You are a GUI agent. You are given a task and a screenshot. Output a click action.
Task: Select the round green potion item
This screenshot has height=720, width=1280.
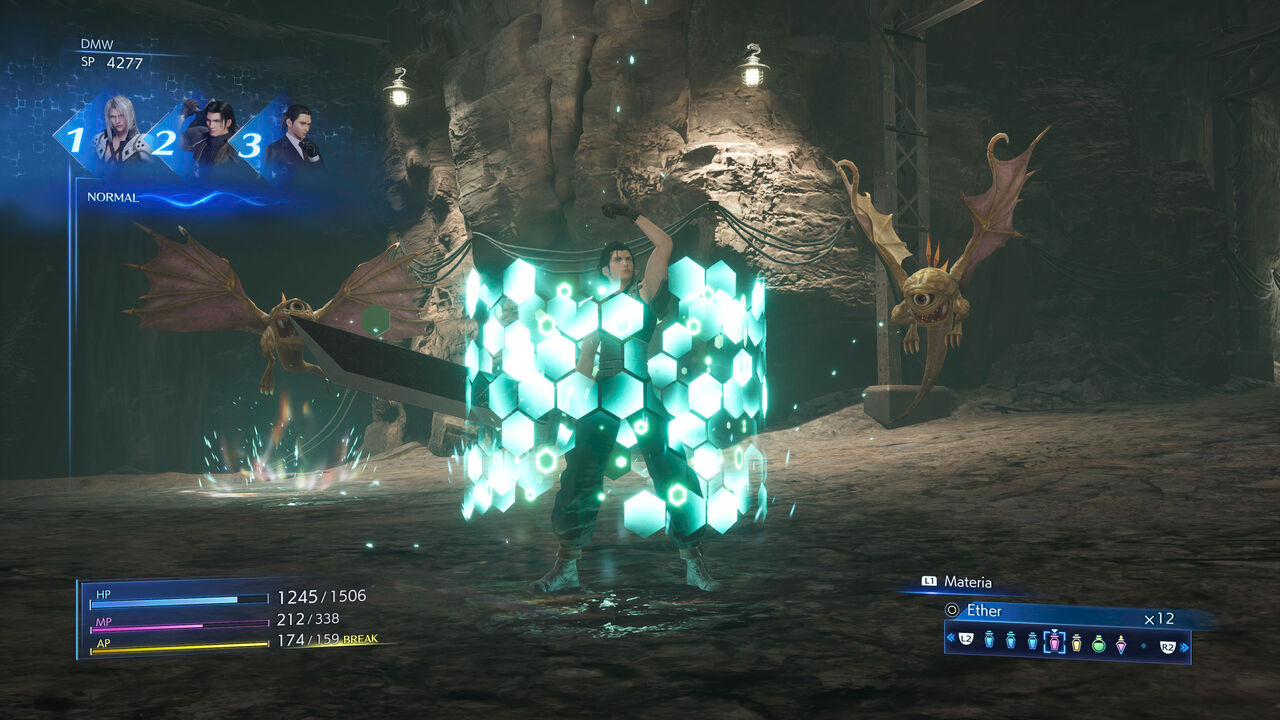pos(1098,642)
